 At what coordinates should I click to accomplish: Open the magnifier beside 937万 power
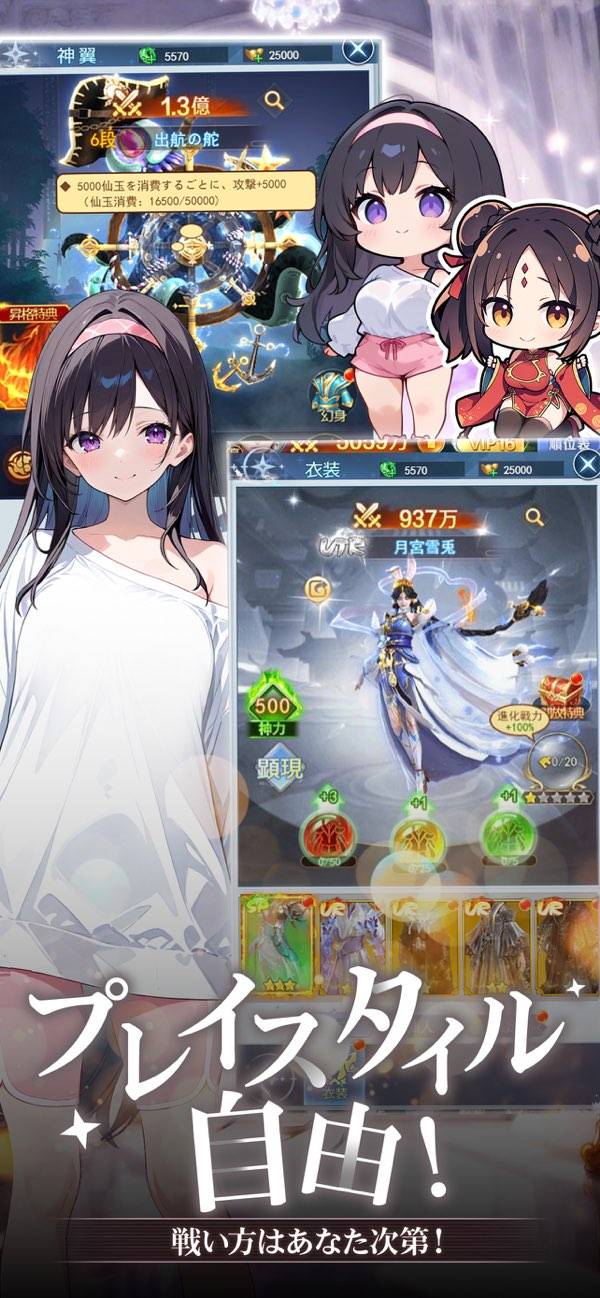pyautogui.click(x=535, y=516)
